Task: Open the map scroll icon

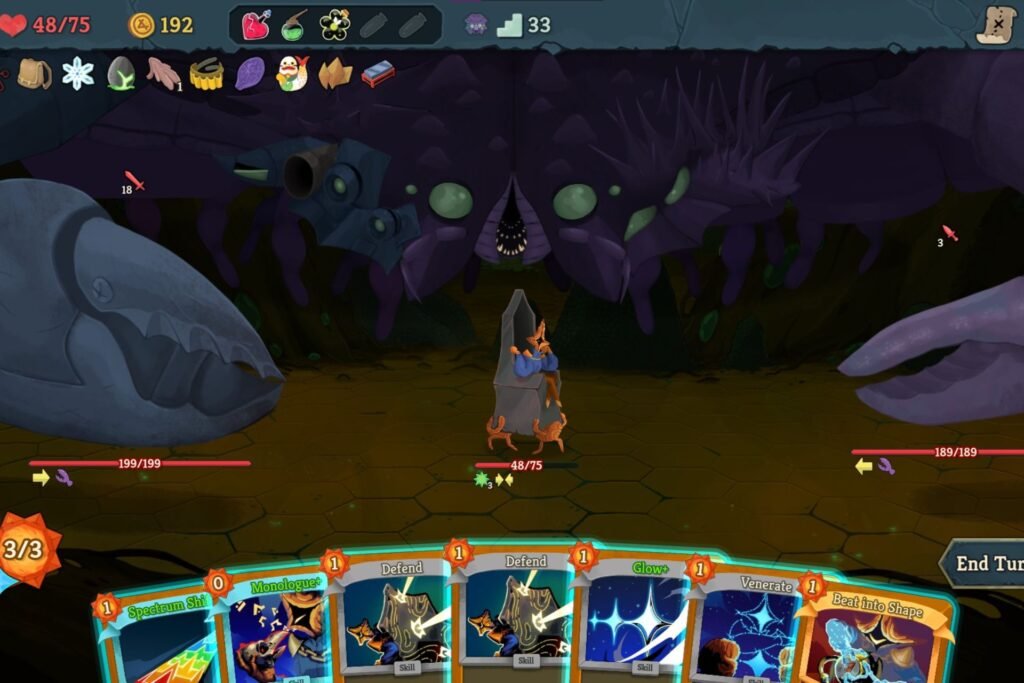Action: (995, 25)
